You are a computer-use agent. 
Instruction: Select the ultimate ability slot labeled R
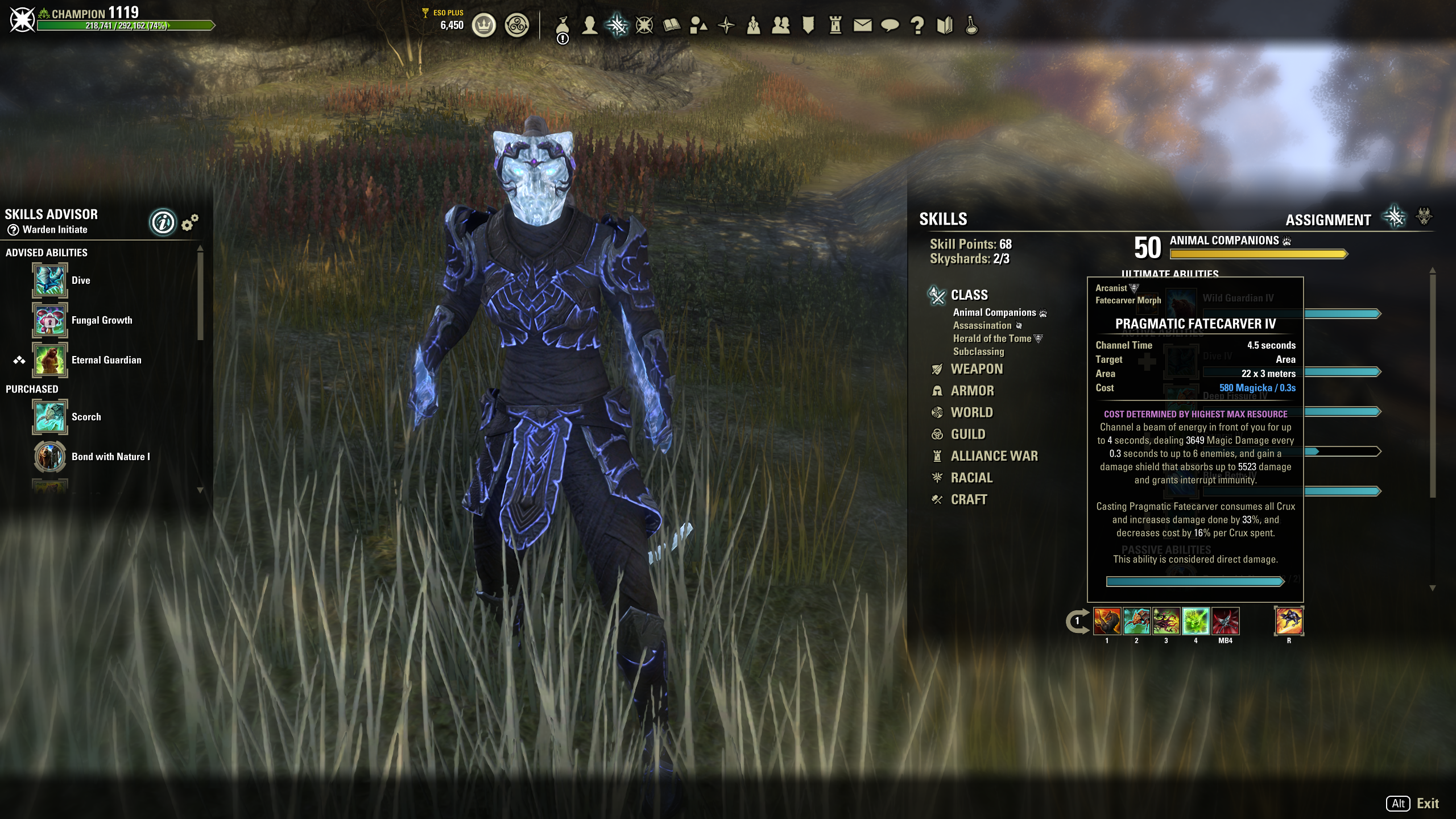click(1289, 621)
